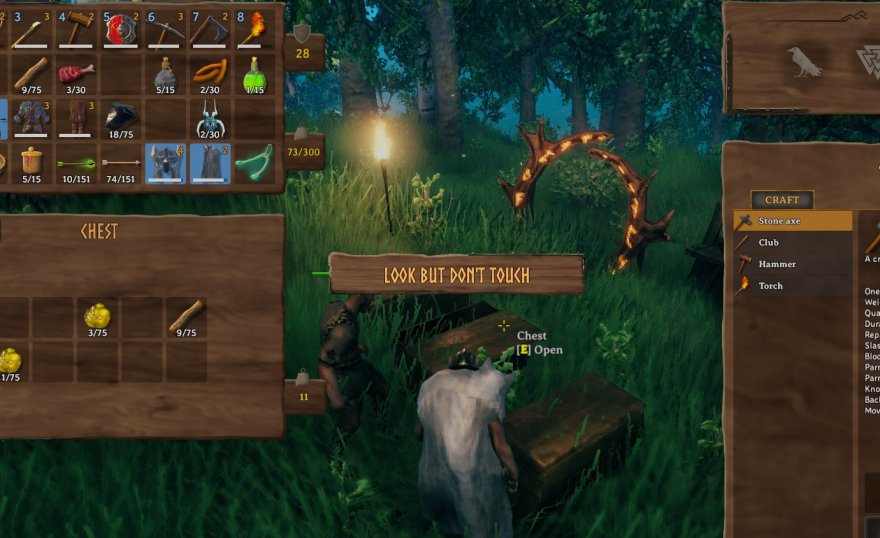This screenshot has height=538, width=880.
Task: Take the wood stack from the chest
Action: 186,318
